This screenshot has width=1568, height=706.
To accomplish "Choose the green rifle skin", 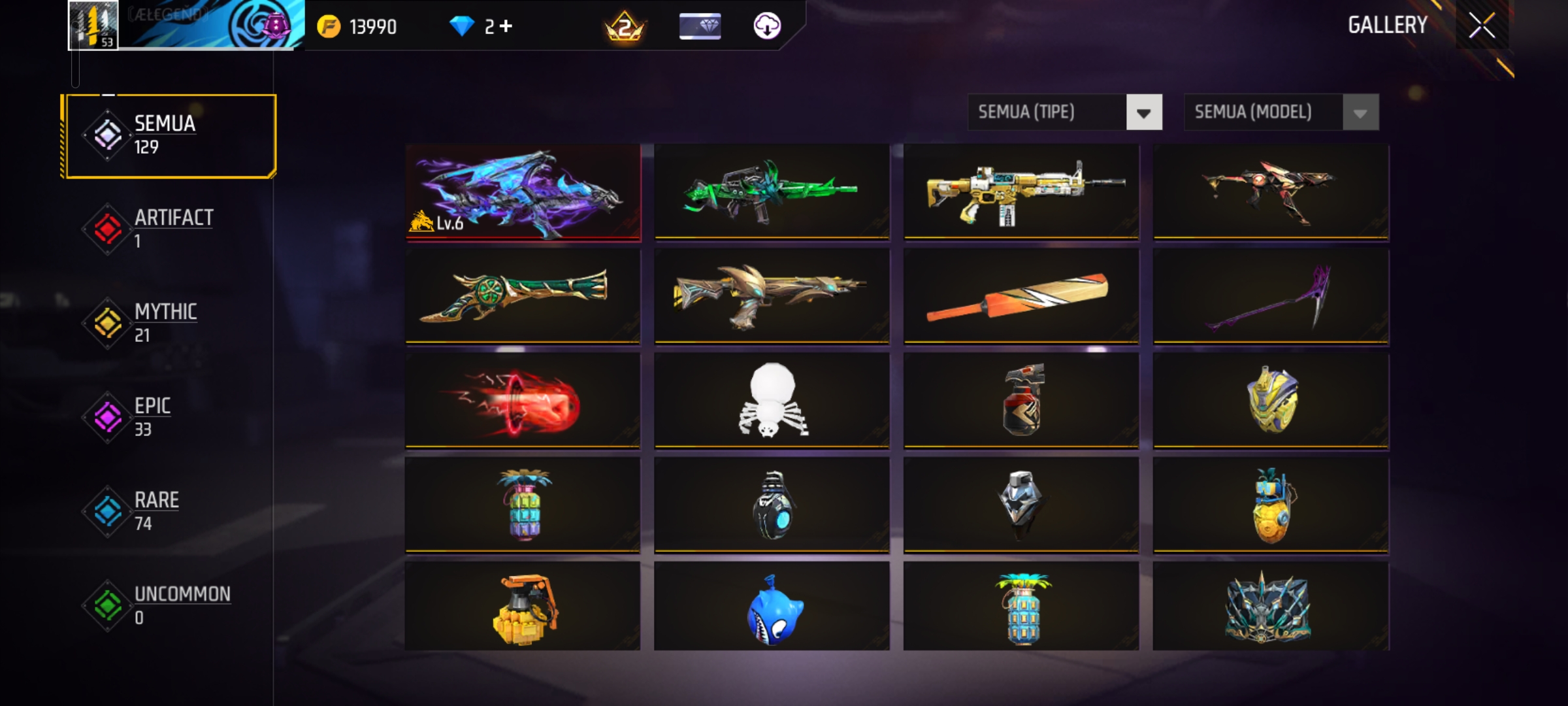I will pos(772,192).
